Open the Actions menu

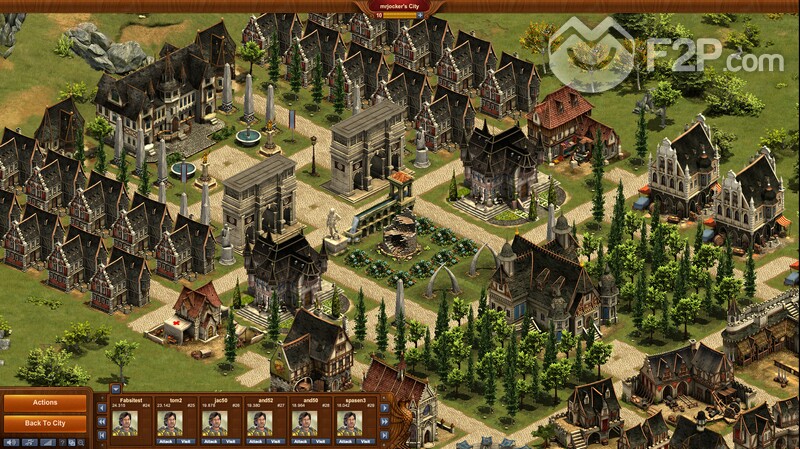(45, 402)
